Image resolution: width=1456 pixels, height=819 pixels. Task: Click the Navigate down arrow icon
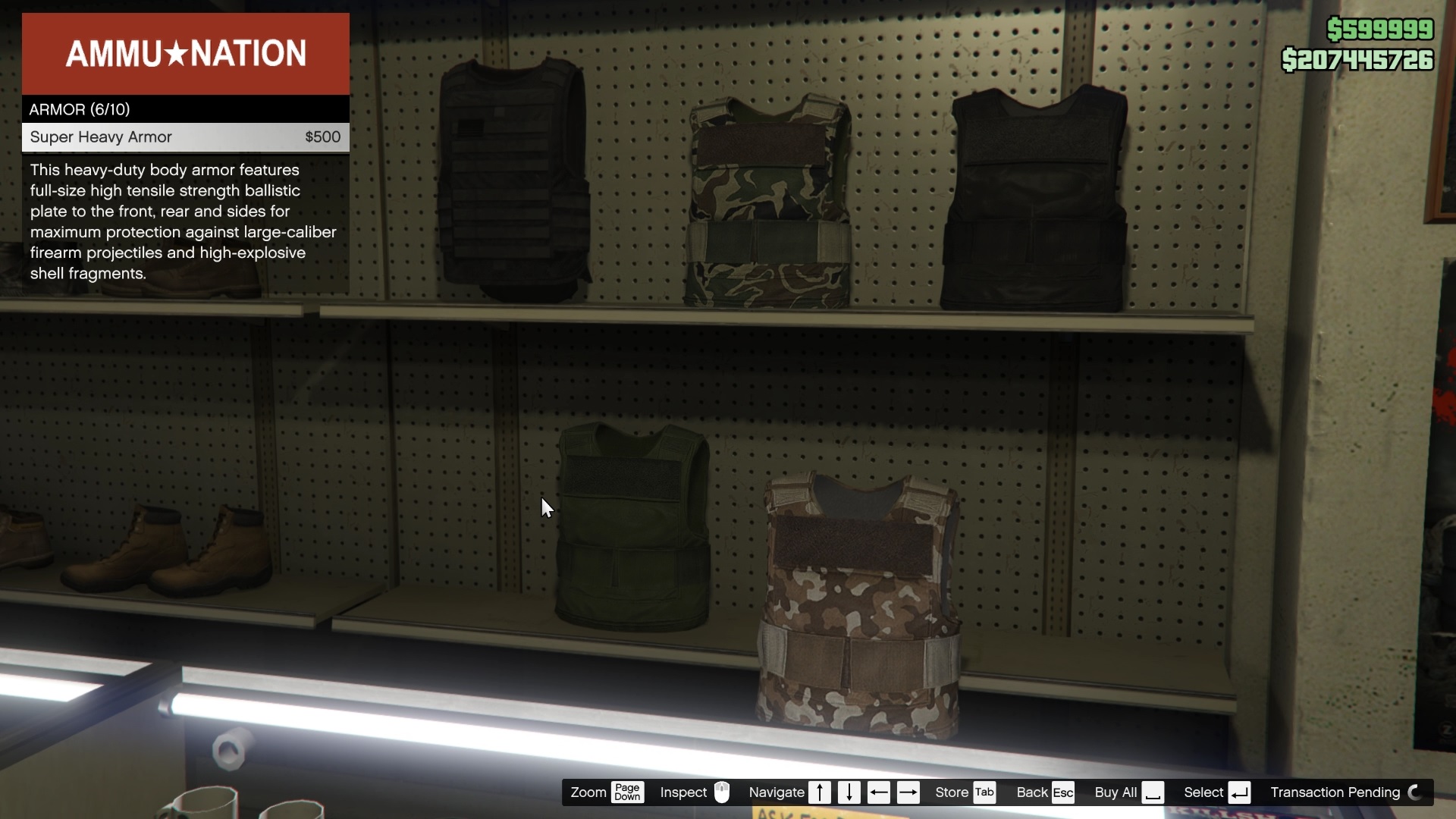point(849,792)
